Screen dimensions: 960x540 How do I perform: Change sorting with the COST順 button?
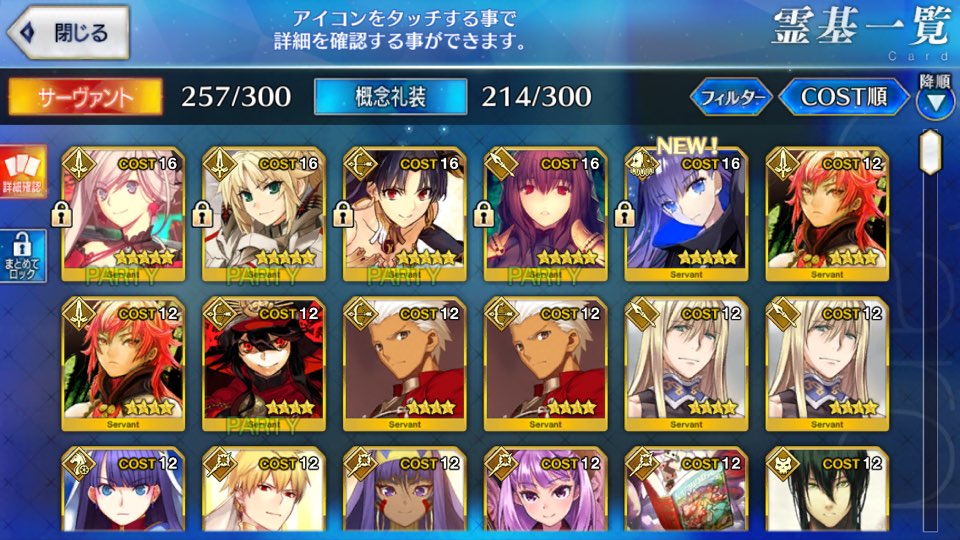point(844,97)
